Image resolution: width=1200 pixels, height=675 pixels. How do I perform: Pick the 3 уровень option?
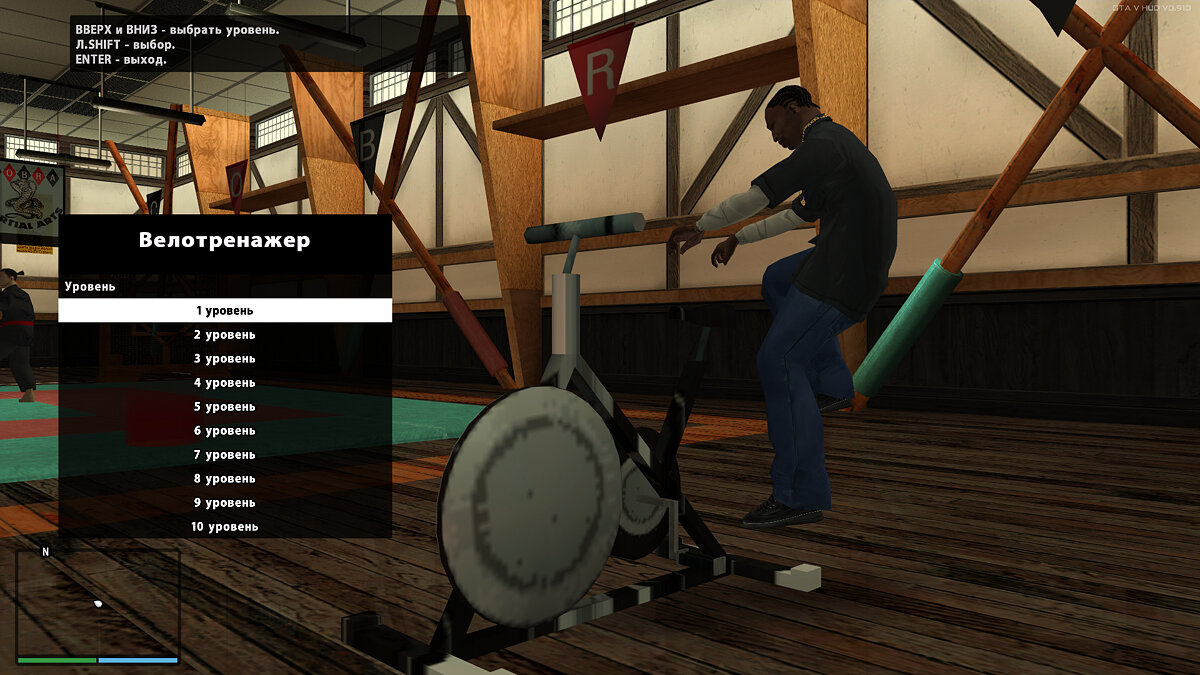pos(225,359)
